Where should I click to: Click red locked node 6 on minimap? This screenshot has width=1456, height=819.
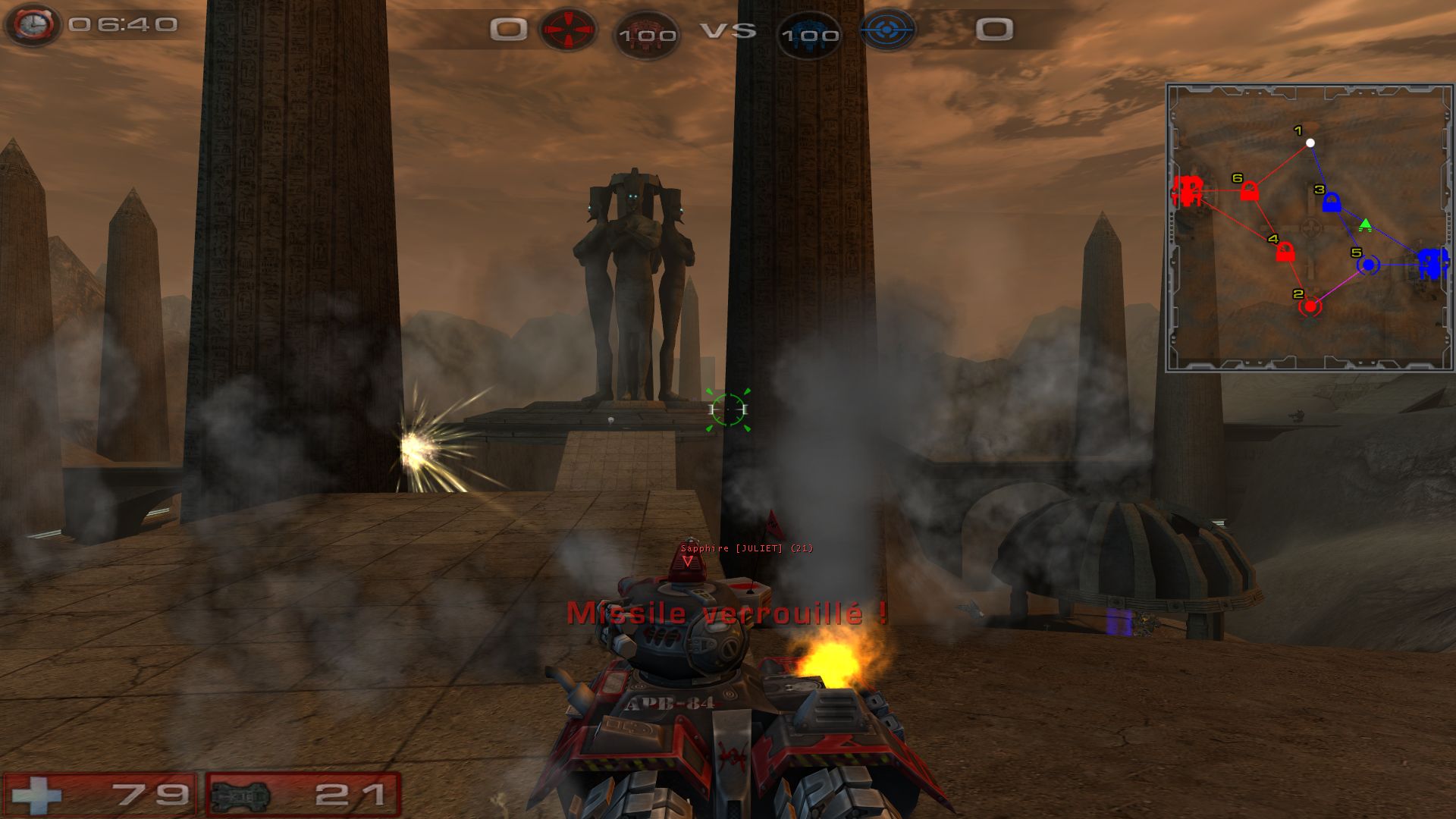point(1249,192)
